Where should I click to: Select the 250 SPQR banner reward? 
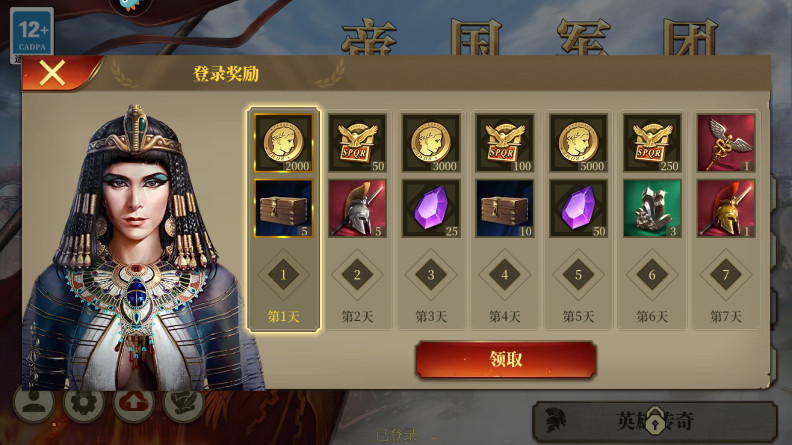point(652,143)
